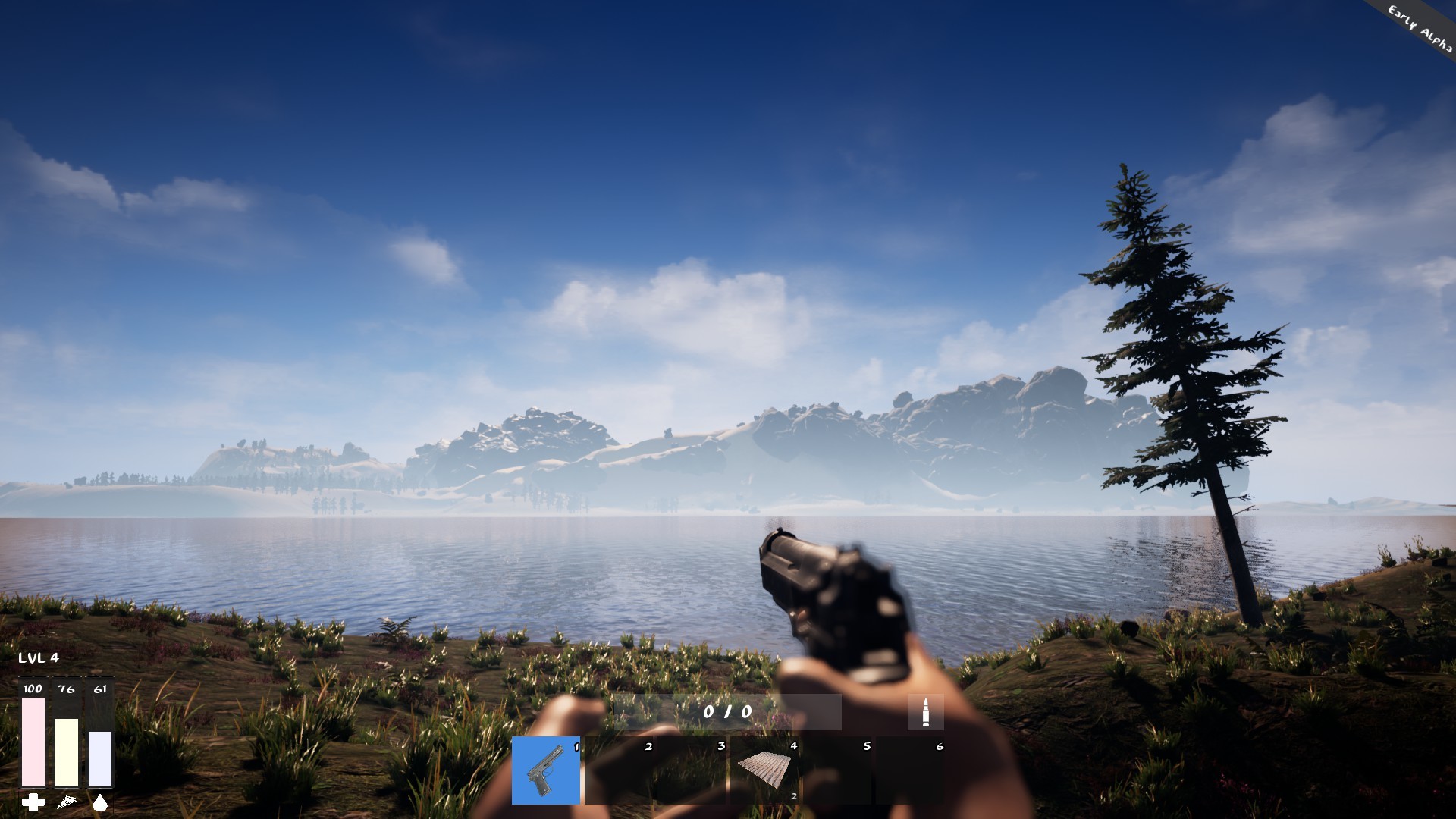This screenshot has width=1456, height=819.
Task: Click the bullet ammo type icon
Action: click(924, 713)
